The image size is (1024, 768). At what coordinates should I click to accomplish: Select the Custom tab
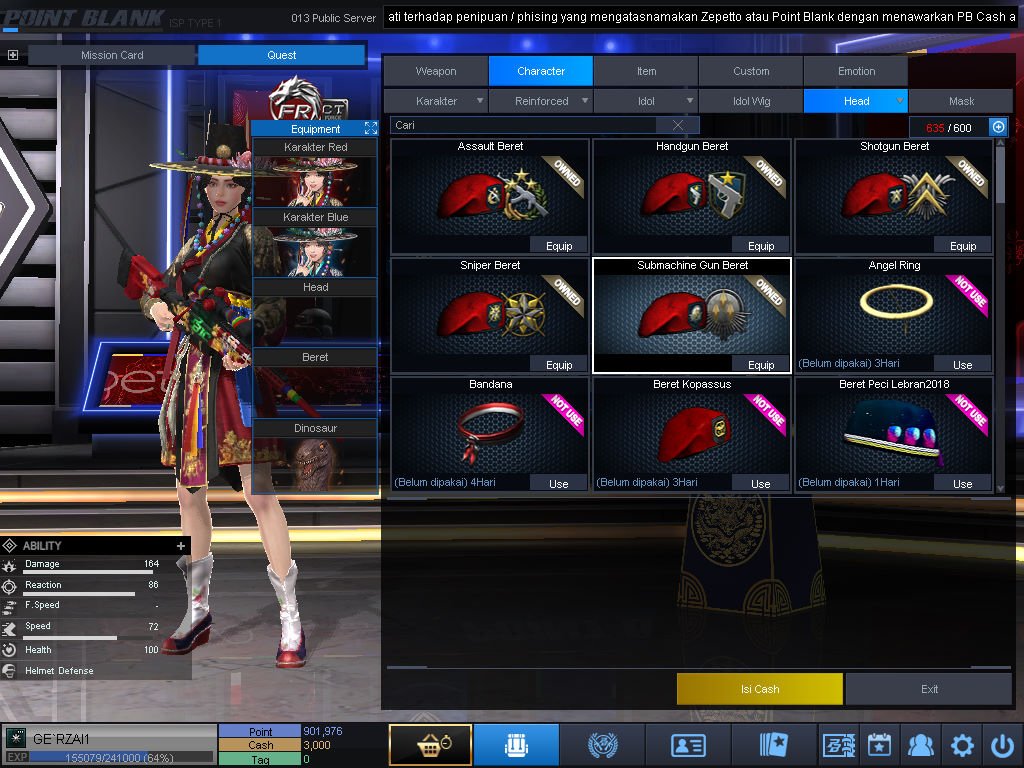751,71
